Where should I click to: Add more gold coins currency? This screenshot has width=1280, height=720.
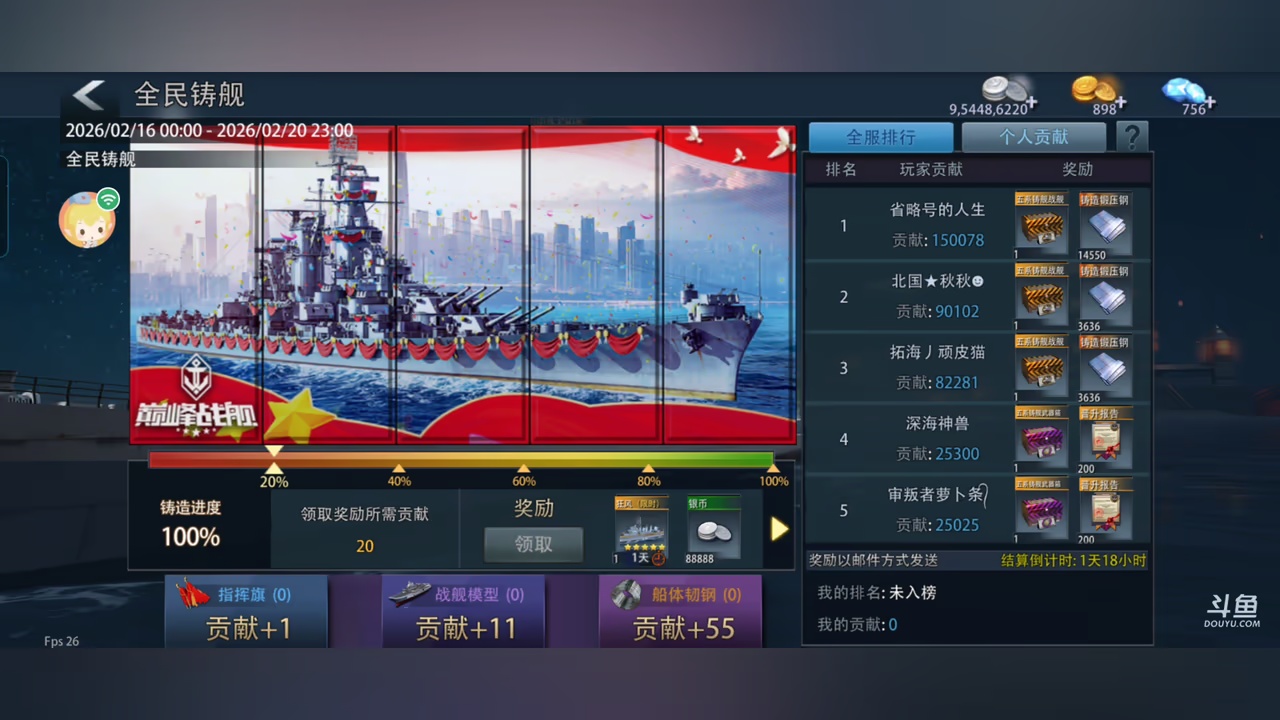(1122, 103)
